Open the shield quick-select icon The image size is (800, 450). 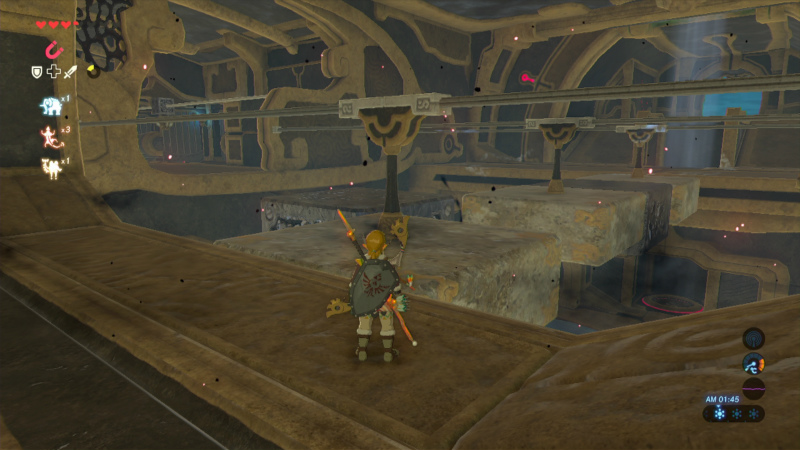tap(37, 72)
